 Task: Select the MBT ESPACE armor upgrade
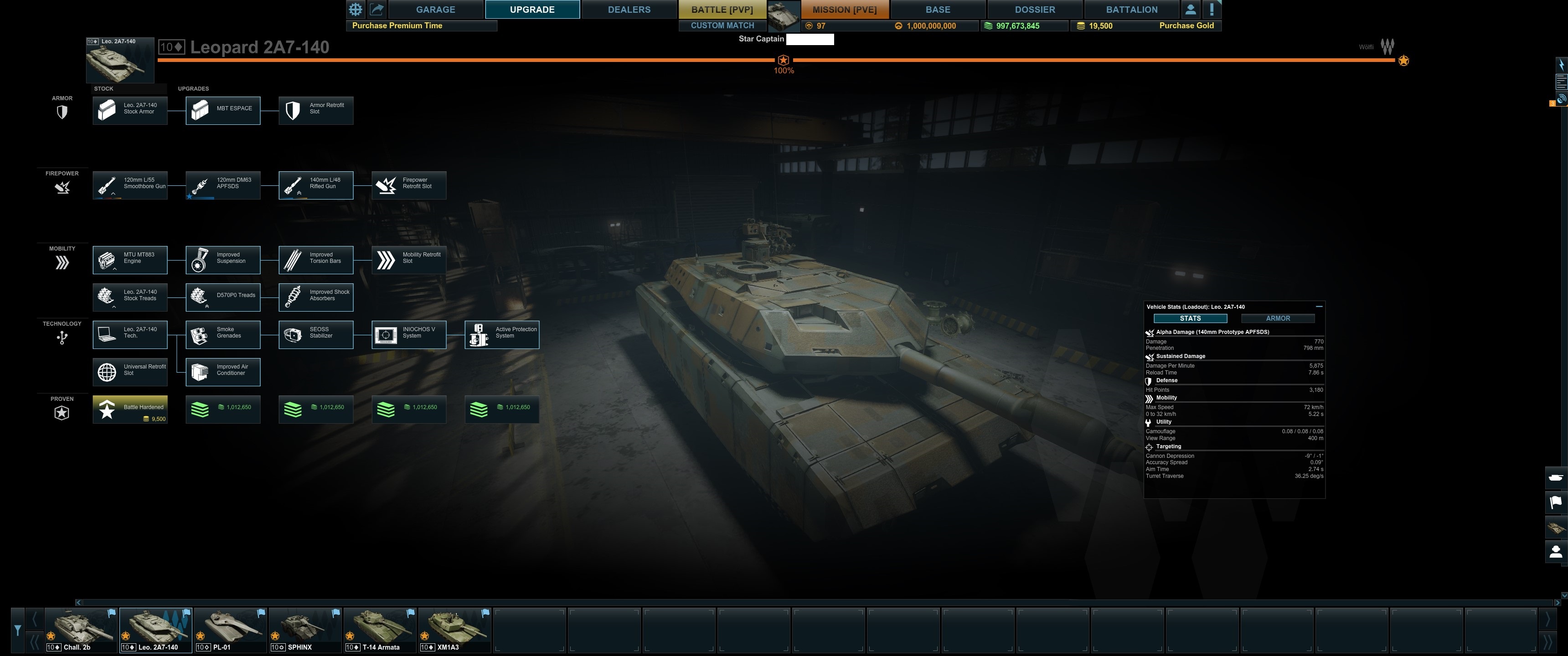point(223,110)
